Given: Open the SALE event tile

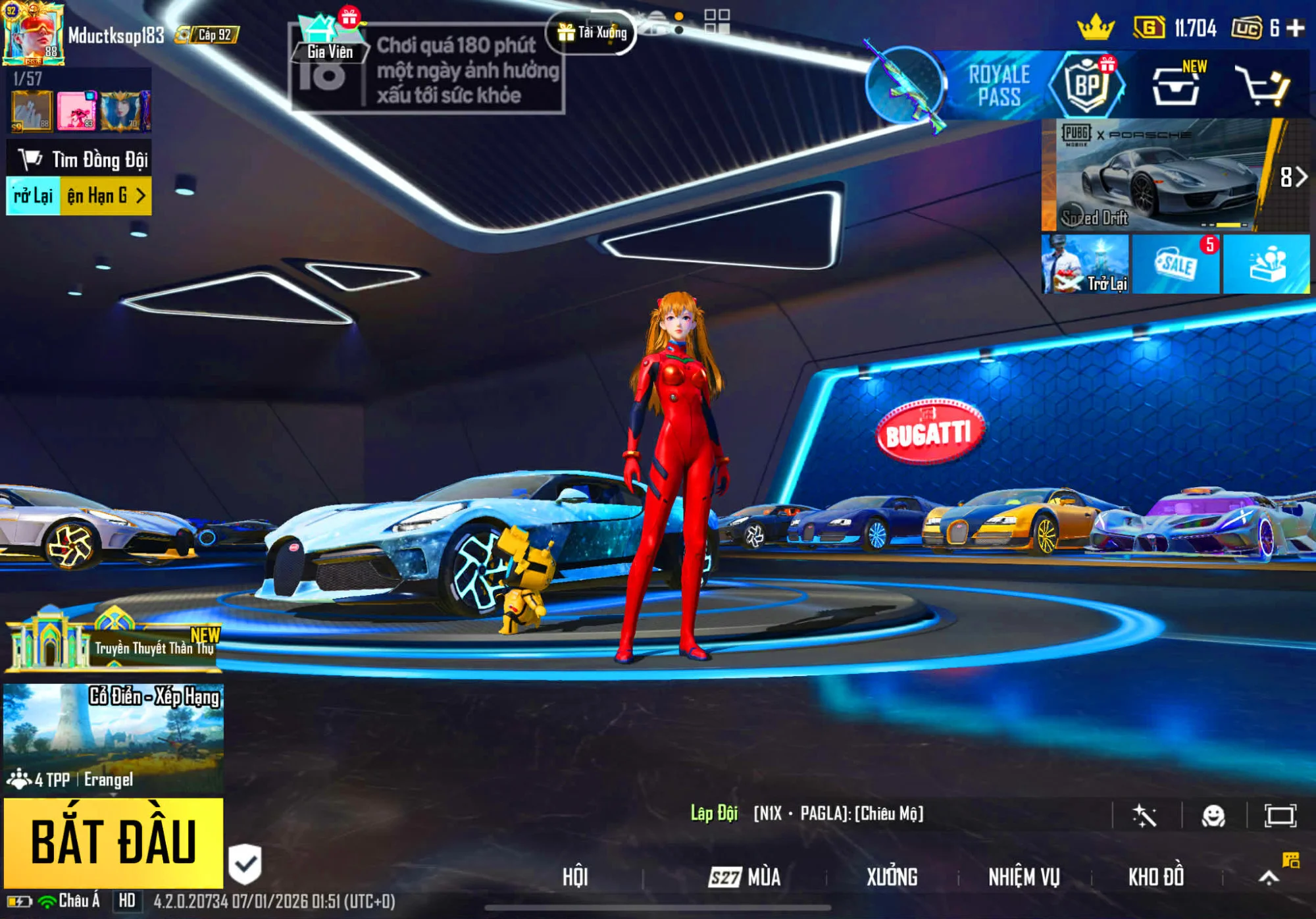Looking at the screenshot, I should pyautogui.click(x=1176, y=265).
